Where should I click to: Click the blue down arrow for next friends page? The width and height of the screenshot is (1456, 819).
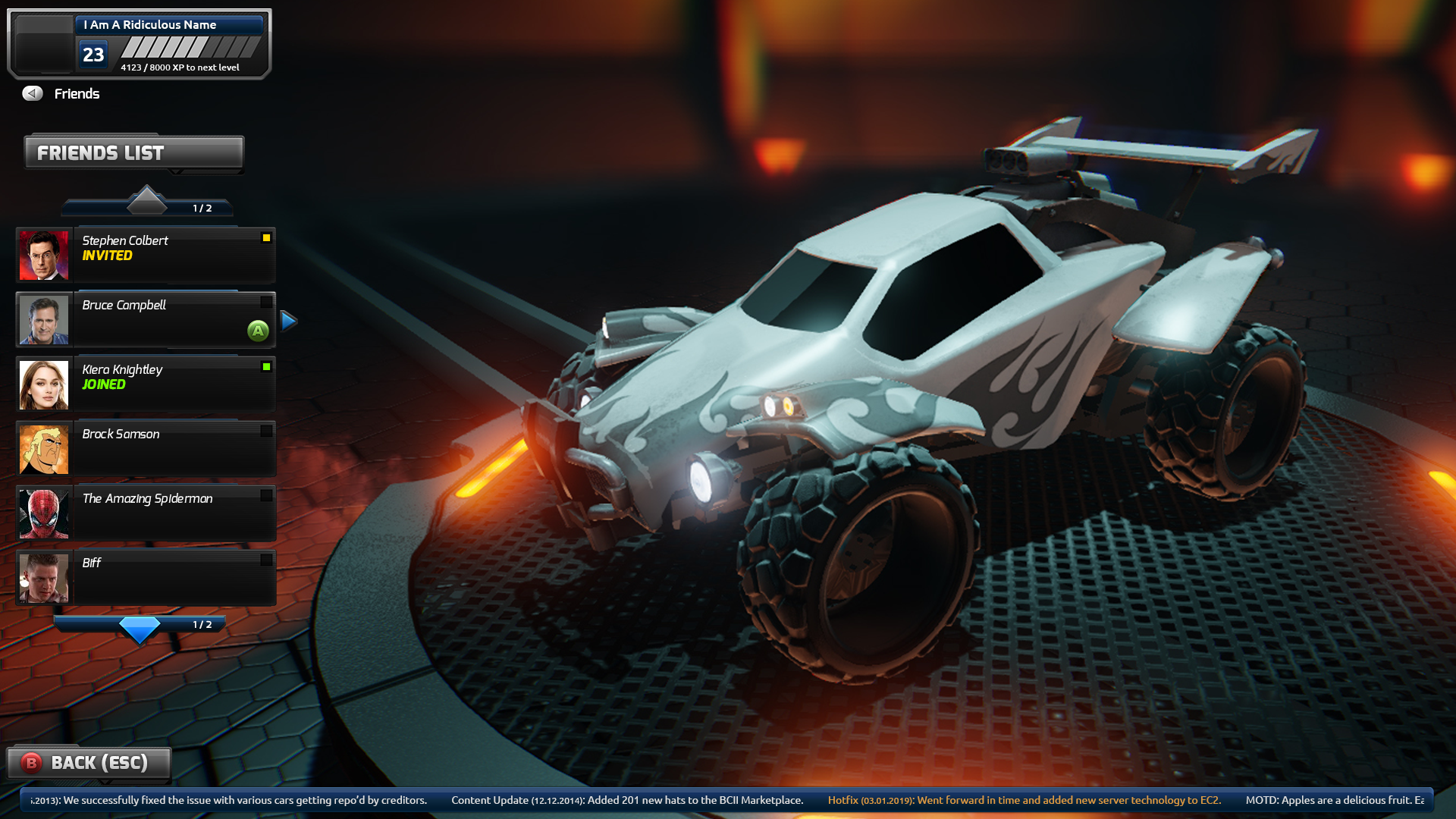140,629
